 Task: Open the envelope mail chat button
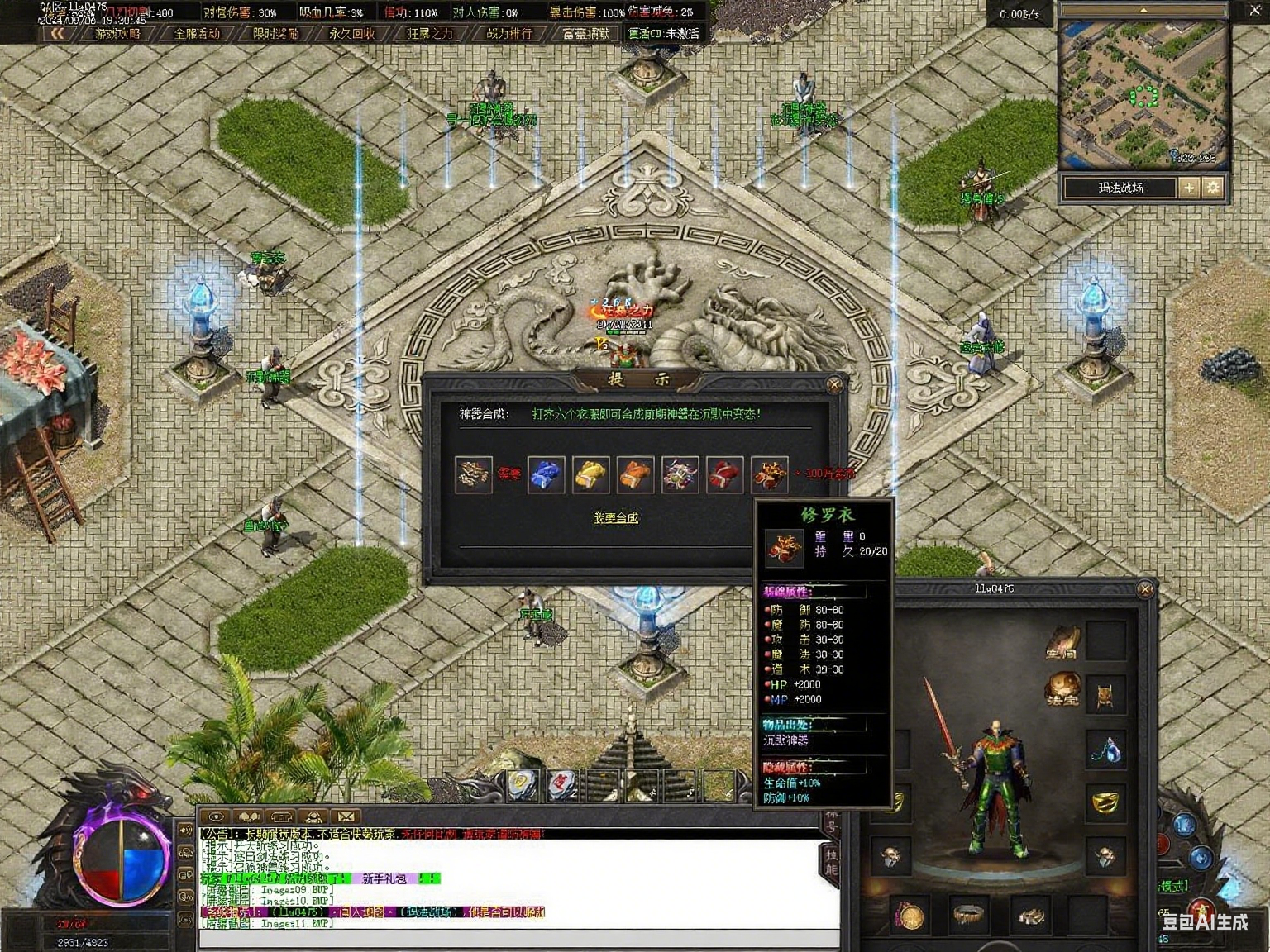click(346, 817)
